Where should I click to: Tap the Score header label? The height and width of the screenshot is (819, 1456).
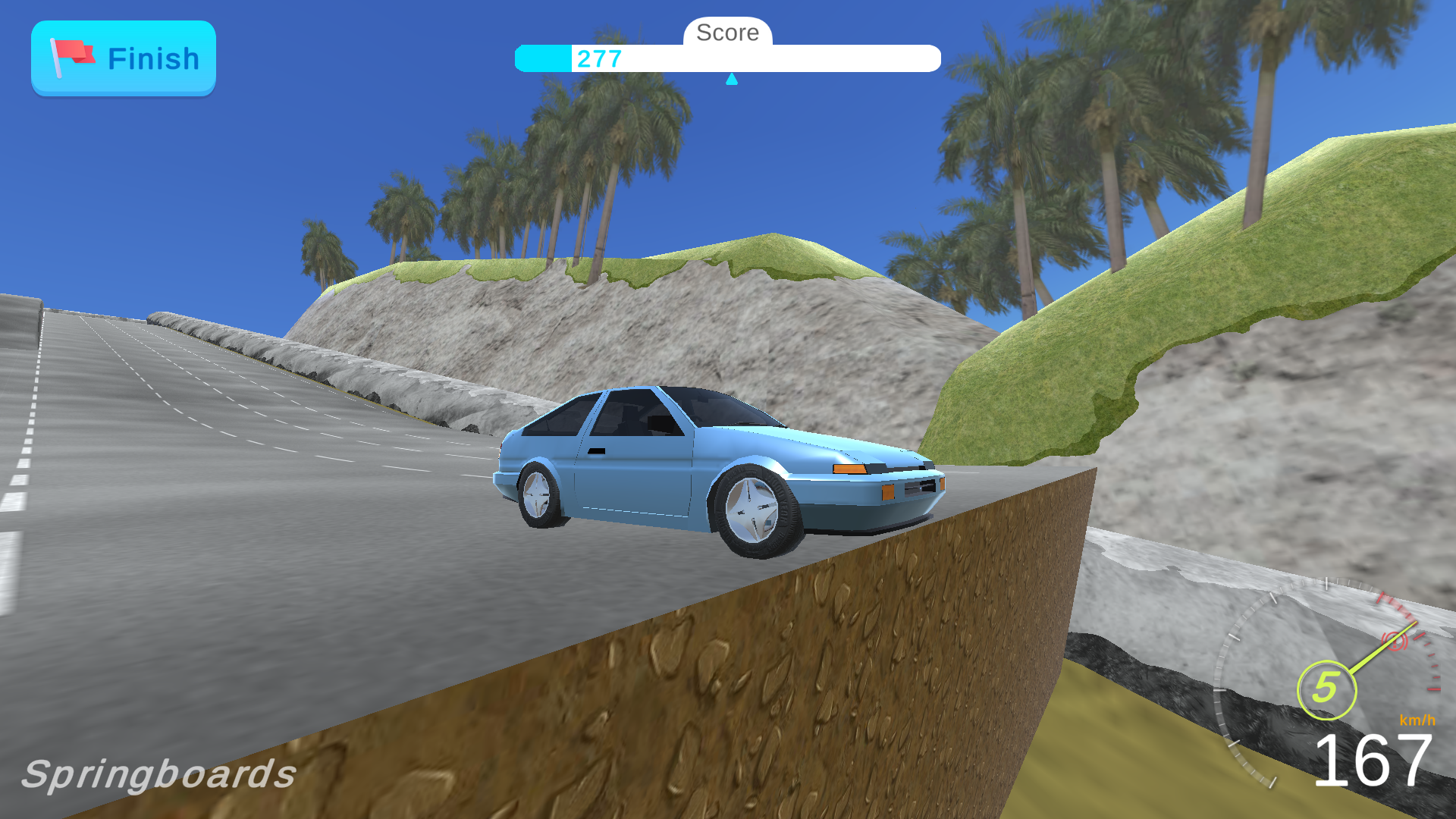pyautogui.click(x=727, y=32)
